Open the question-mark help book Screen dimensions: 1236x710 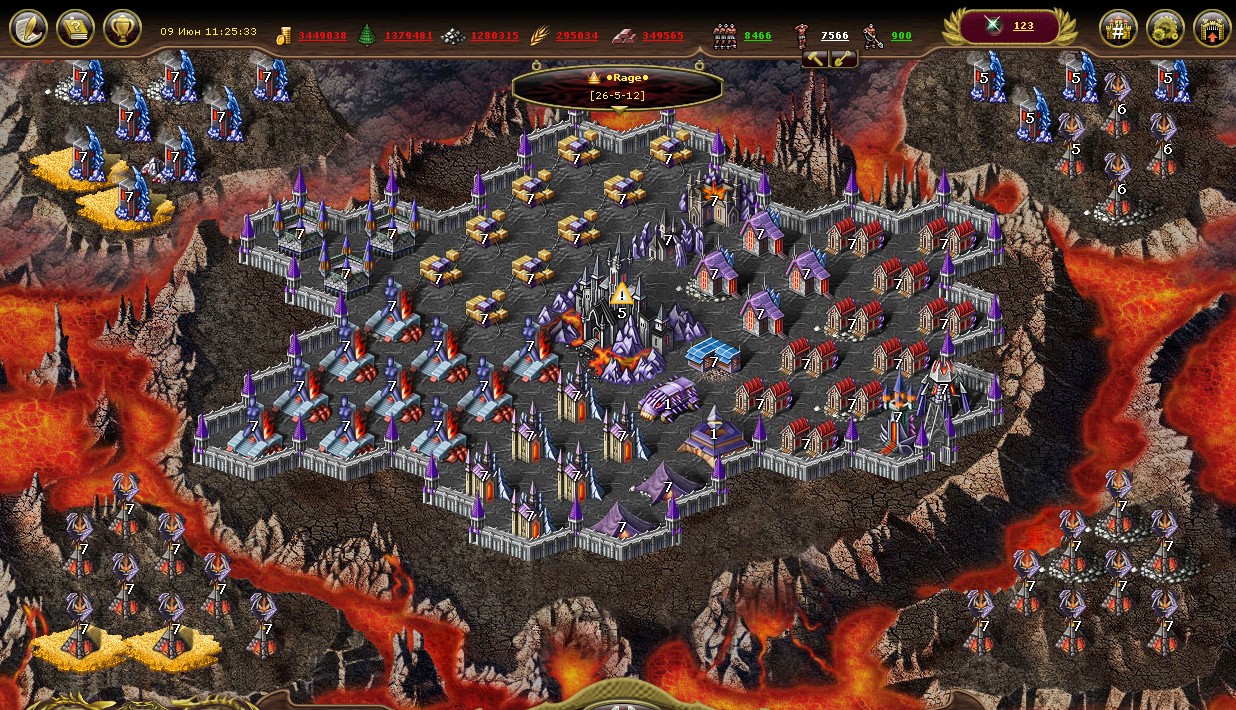pyautogui.click(x=75, y=28)
